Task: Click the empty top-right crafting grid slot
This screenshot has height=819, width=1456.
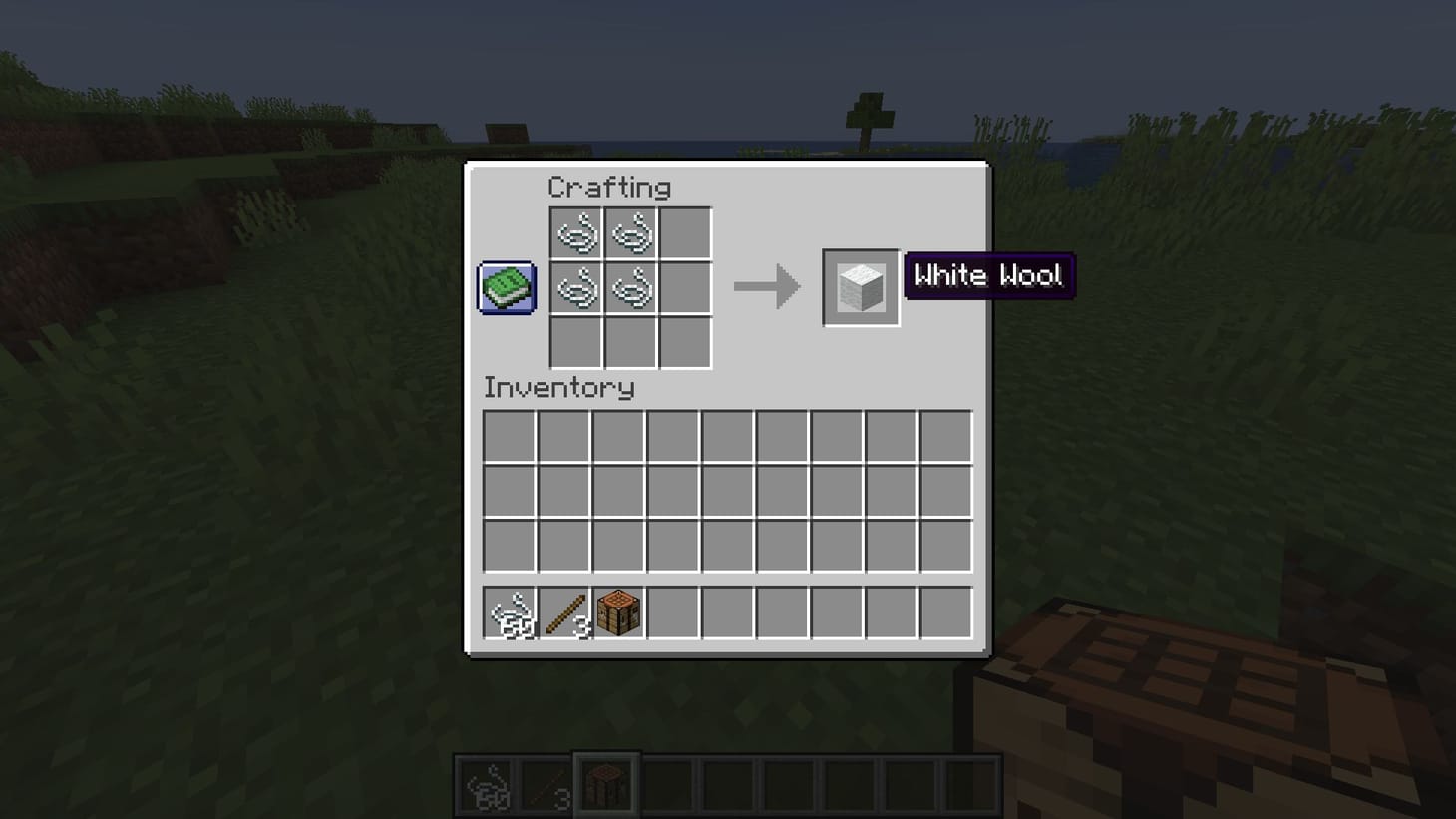Action: (685, 233)
